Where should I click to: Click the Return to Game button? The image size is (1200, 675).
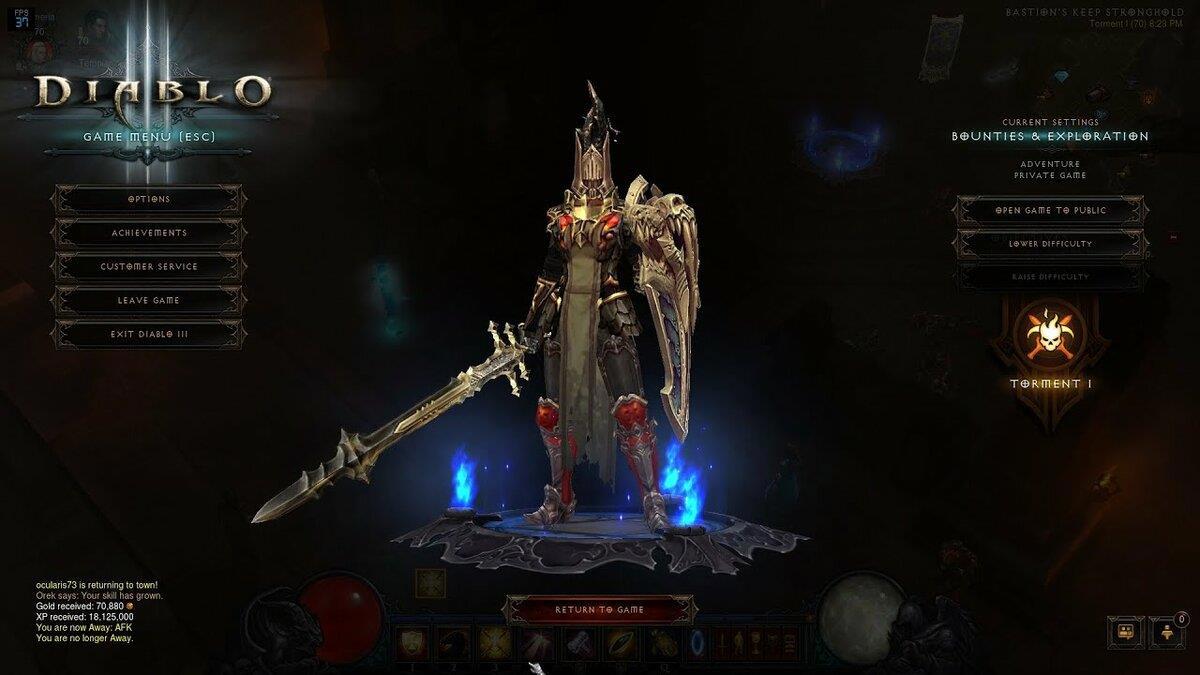pos(600,609)
